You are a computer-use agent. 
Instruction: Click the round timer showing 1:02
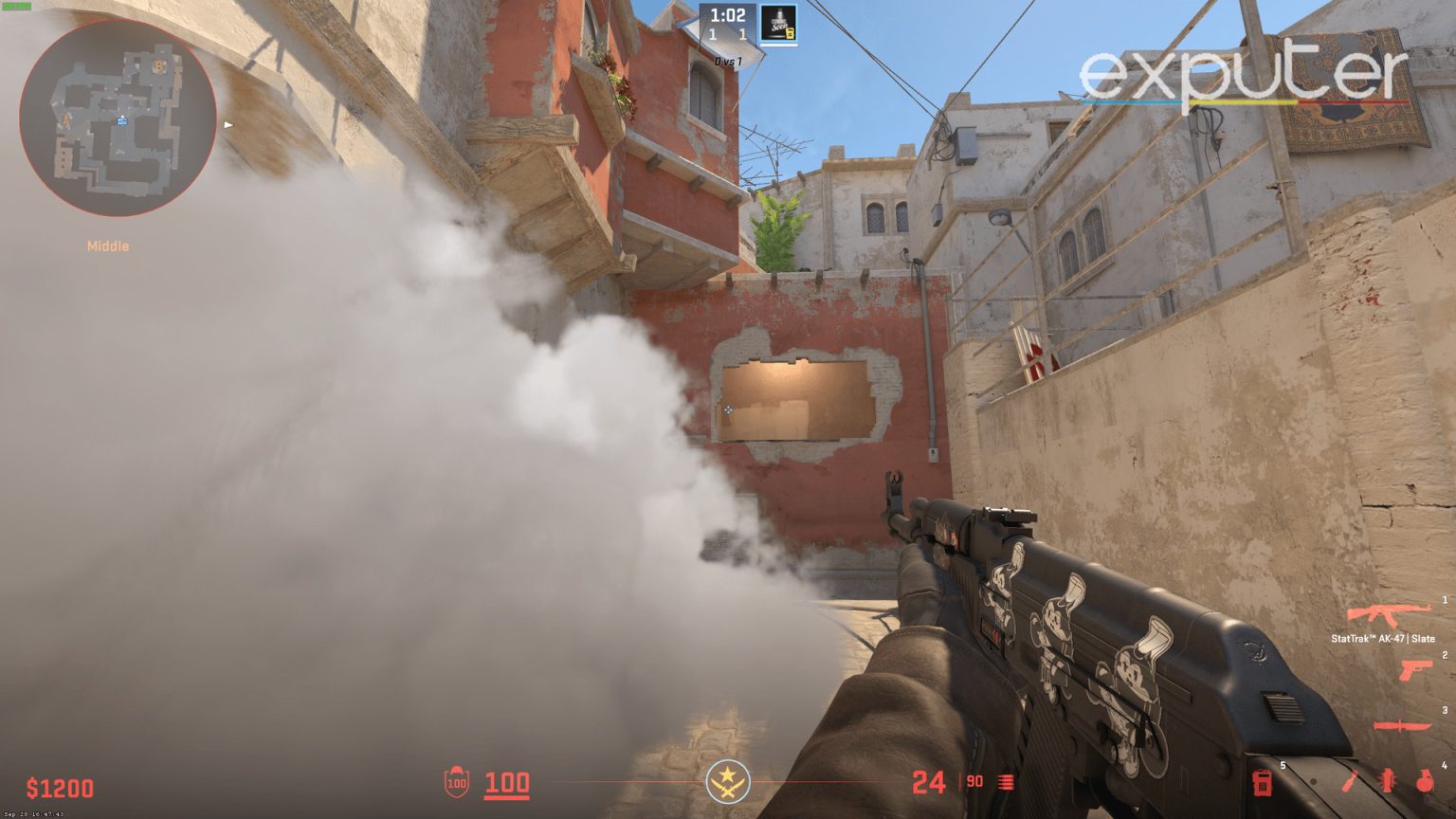pyautogui.click(x=728, y=15)
